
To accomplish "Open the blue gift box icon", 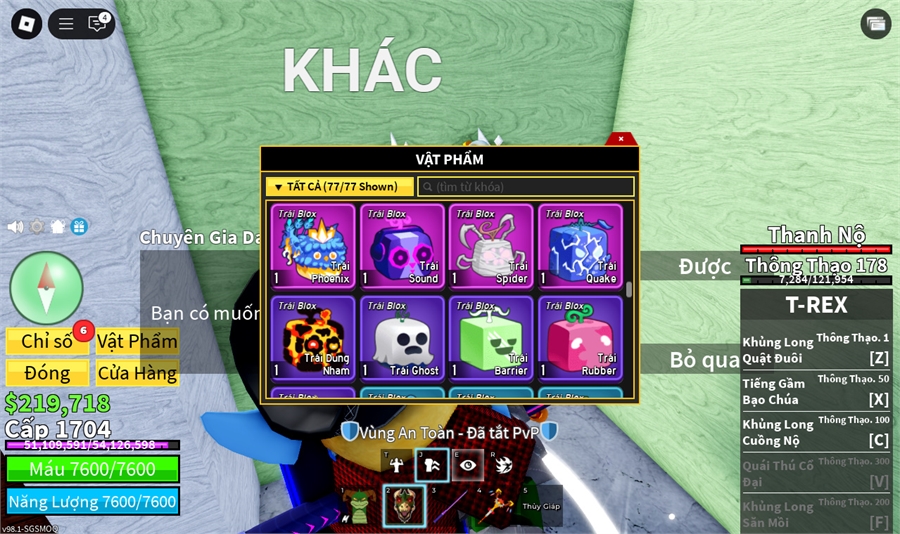I will click(x=79, y=227).
